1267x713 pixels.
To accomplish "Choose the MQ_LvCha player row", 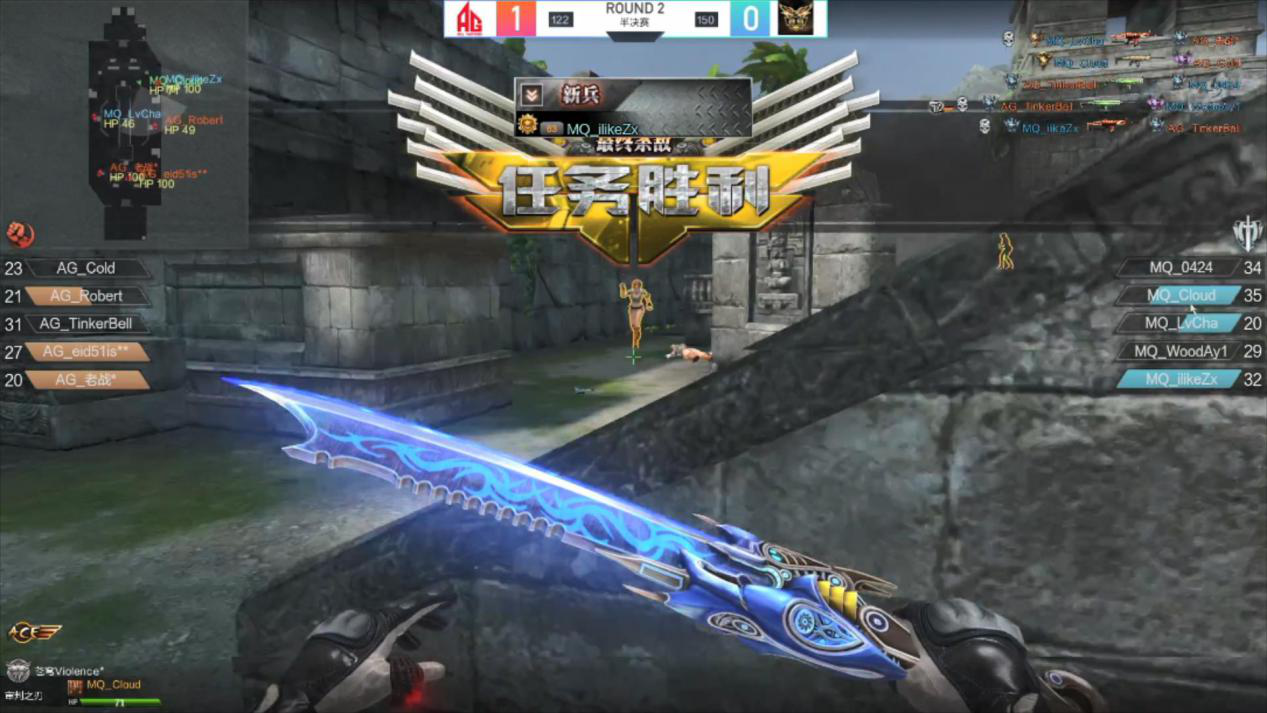I will pos(1180,323).
